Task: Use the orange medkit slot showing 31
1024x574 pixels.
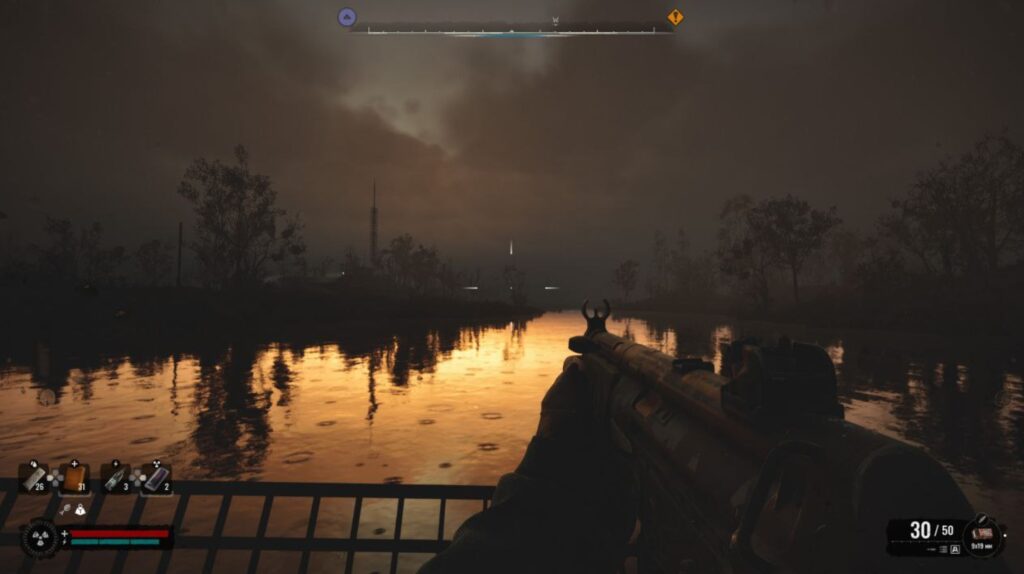Action: 75,479
